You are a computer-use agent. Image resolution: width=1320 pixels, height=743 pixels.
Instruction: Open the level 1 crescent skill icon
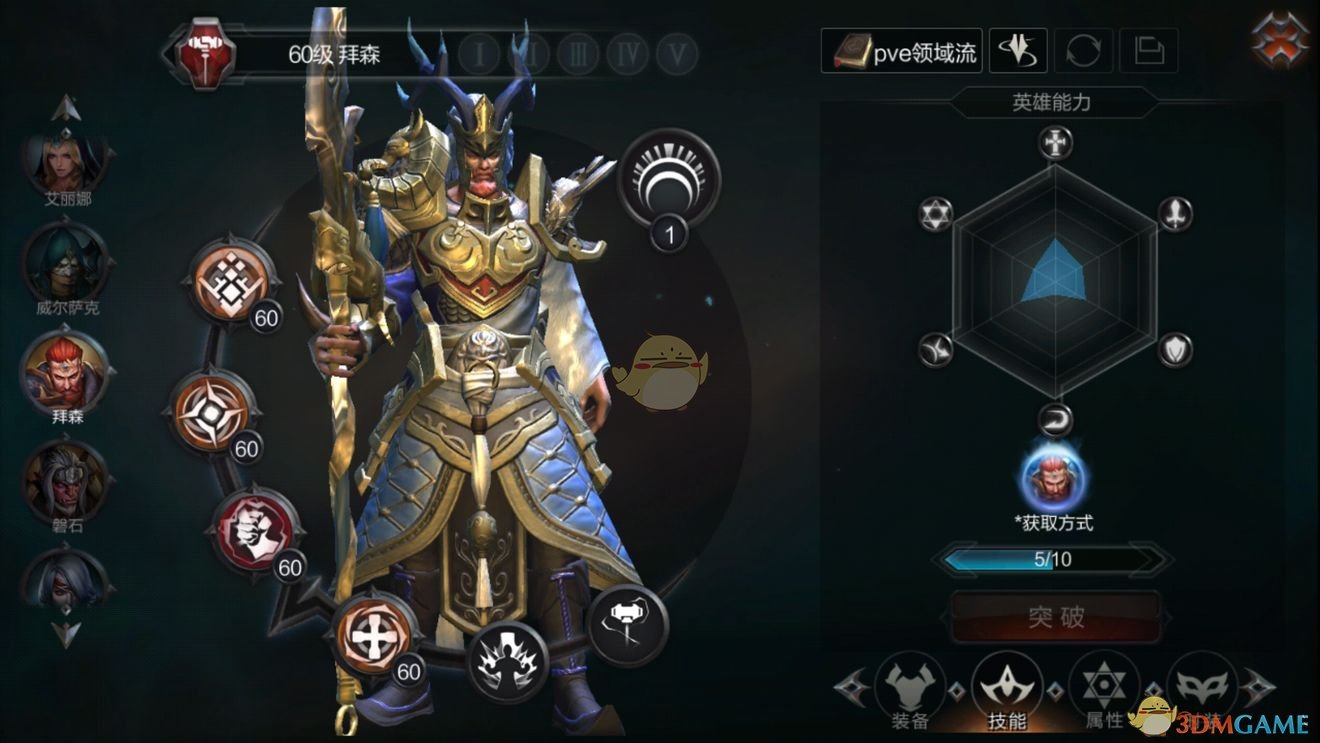click(668, 180)
